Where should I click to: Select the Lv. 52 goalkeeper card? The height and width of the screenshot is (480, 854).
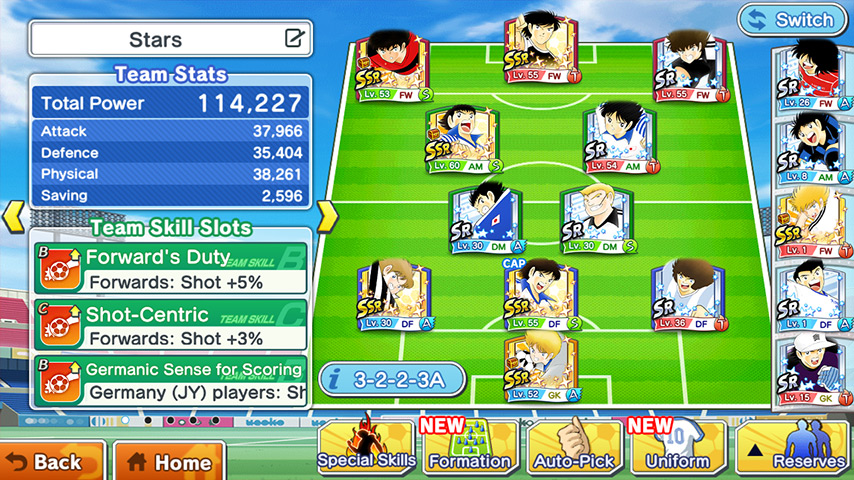[x=540, y=368]
